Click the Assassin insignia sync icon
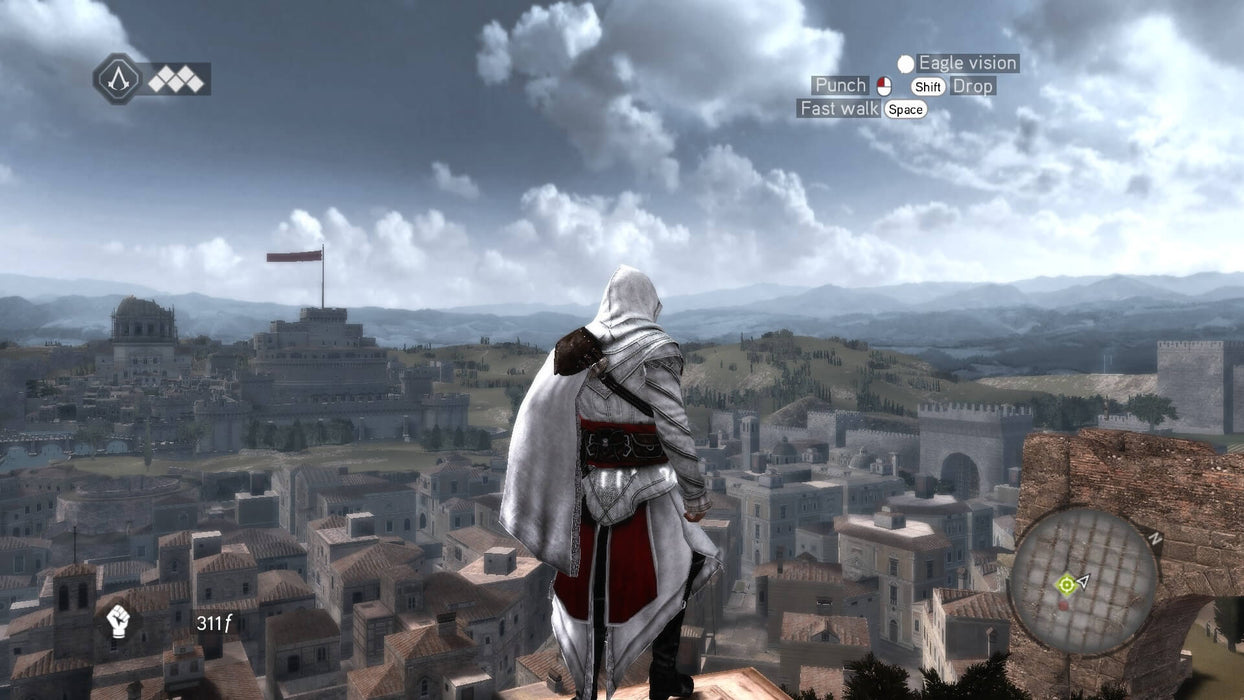This screenshot has height=700, width=1244. tap(118, 78)
